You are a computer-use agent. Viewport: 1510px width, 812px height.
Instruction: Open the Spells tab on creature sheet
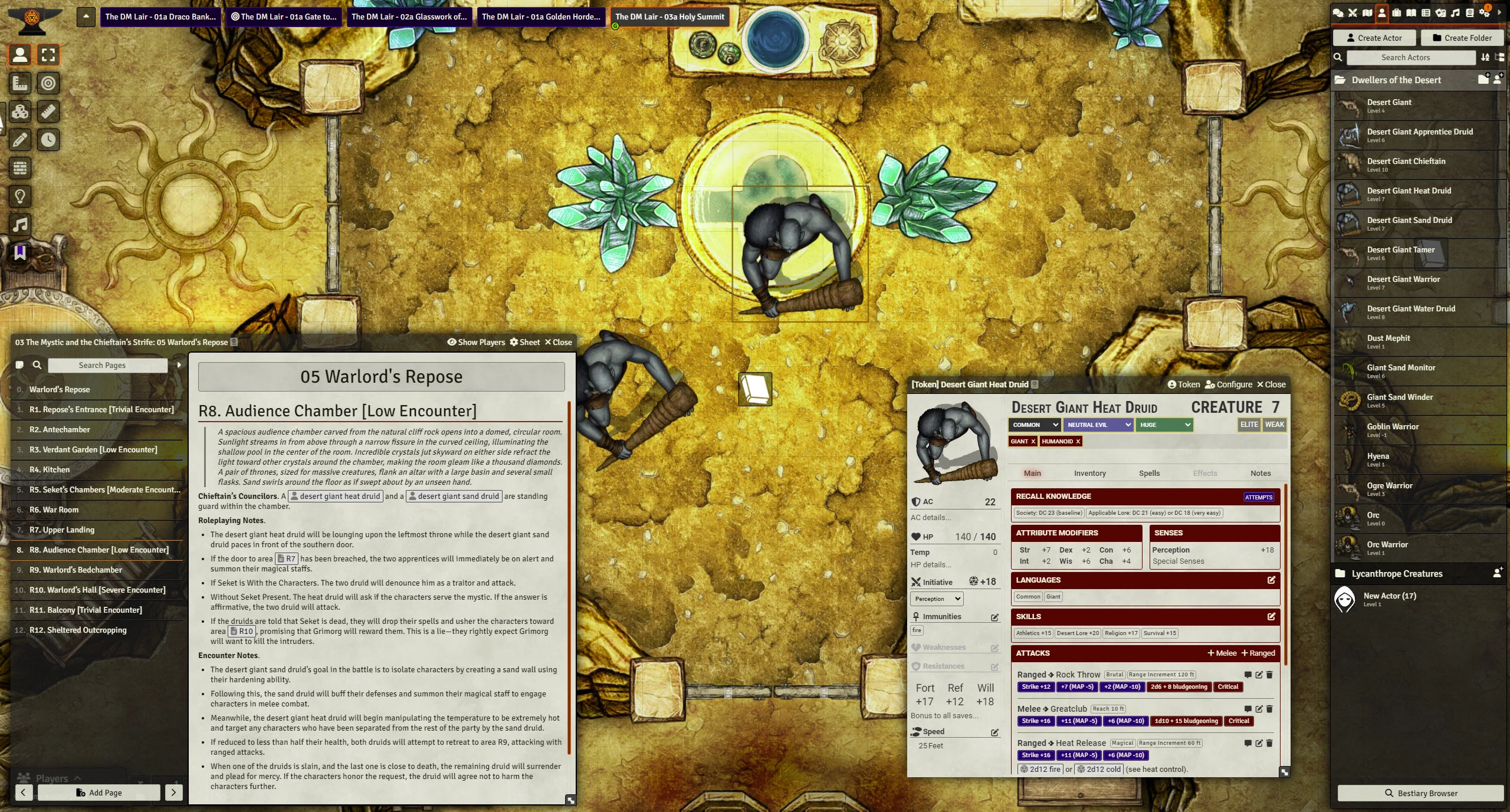tap(1149, 473)
